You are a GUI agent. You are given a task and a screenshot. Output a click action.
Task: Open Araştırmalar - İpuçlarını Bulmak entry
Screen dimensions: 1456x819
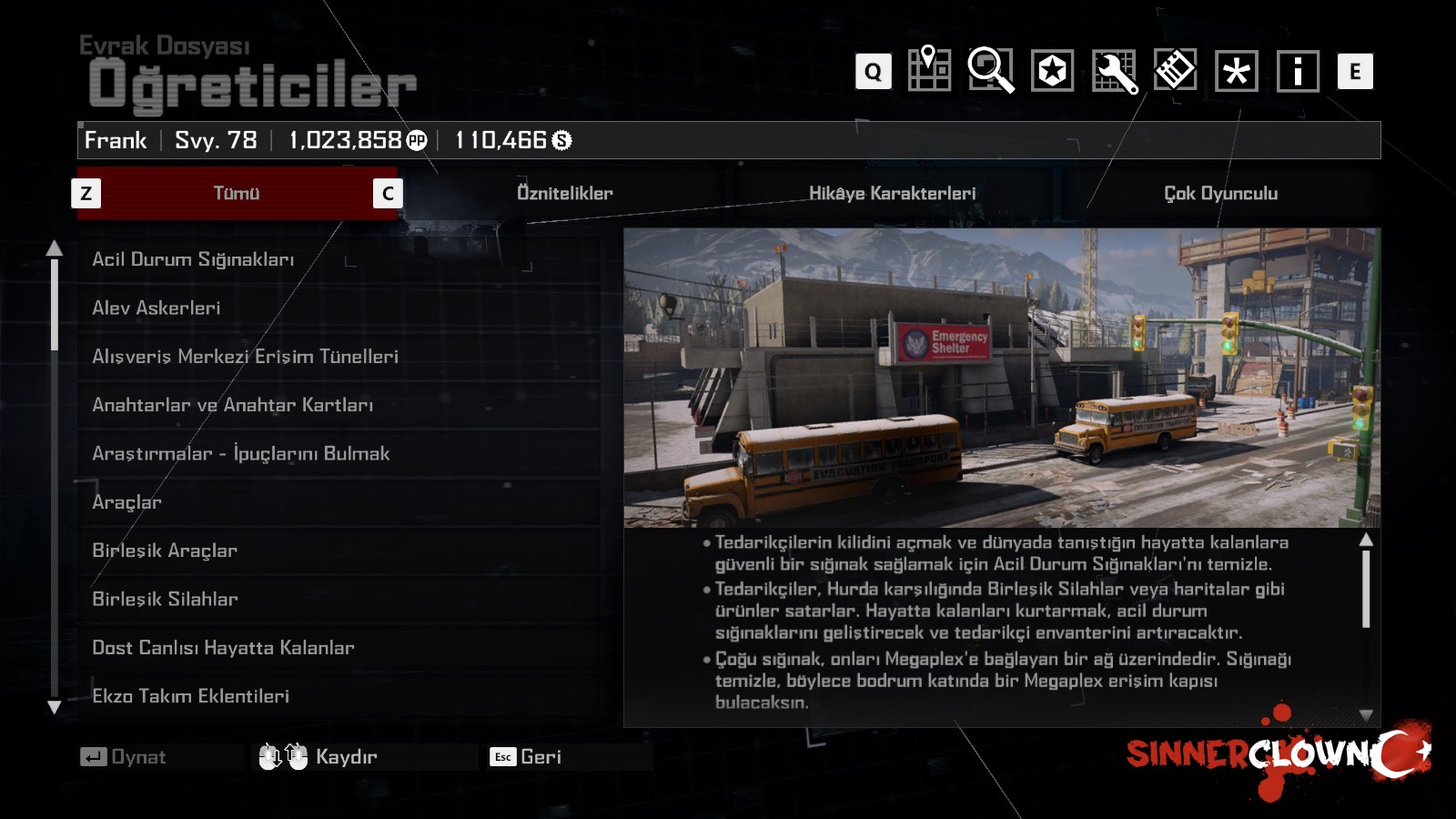tap(240, 453)
